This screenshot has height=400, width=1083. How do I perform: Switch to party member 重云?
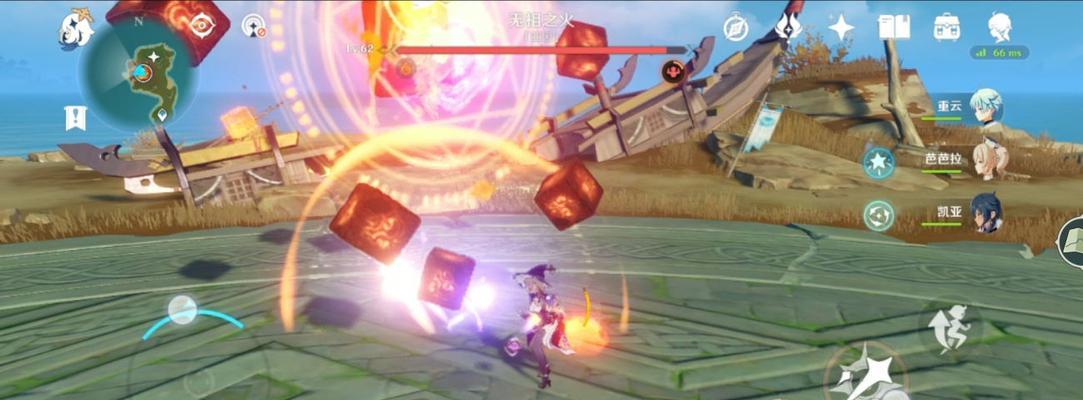(985, 107)
